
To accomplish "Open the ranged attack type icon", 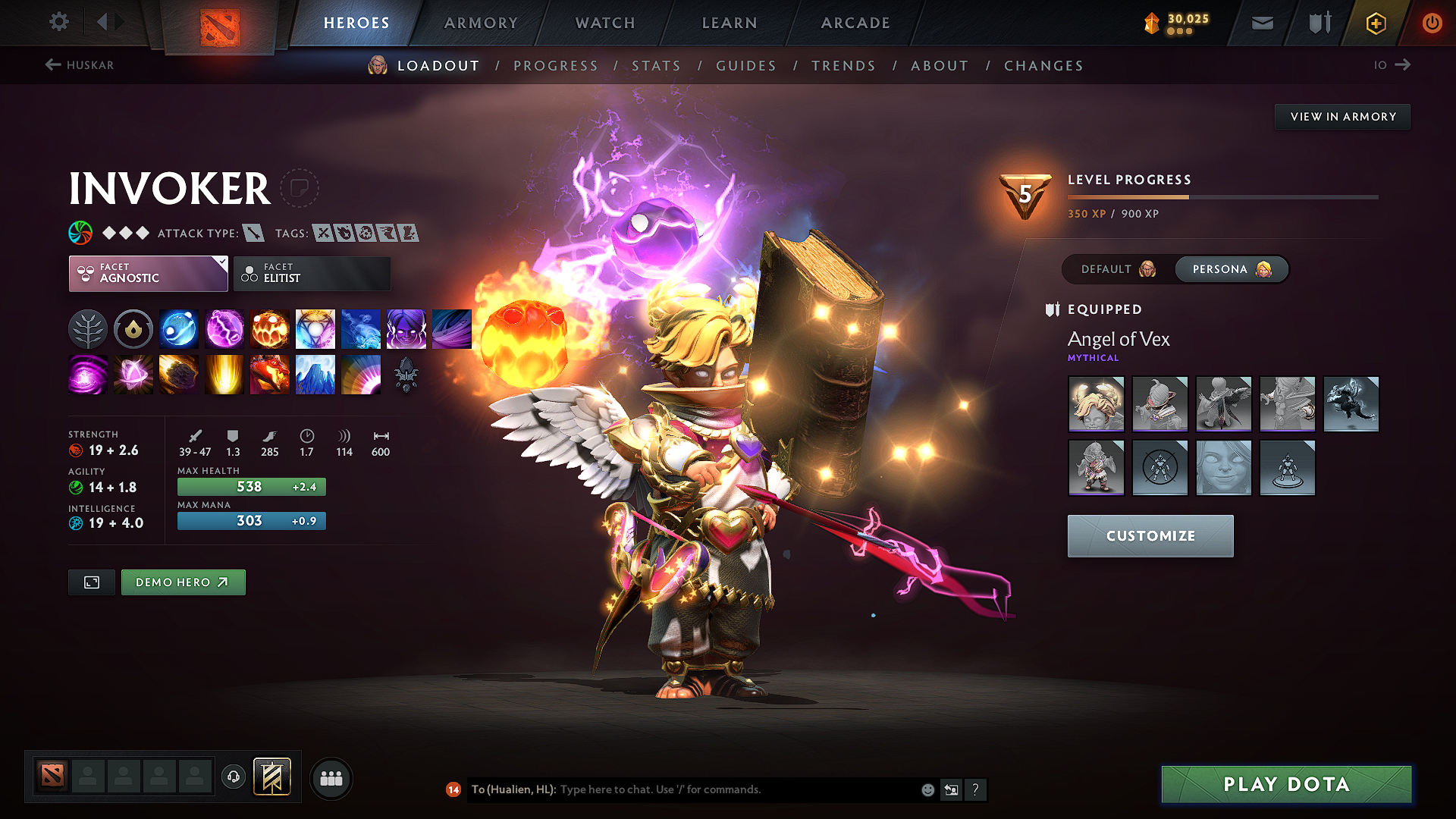I will pos(253,233).
